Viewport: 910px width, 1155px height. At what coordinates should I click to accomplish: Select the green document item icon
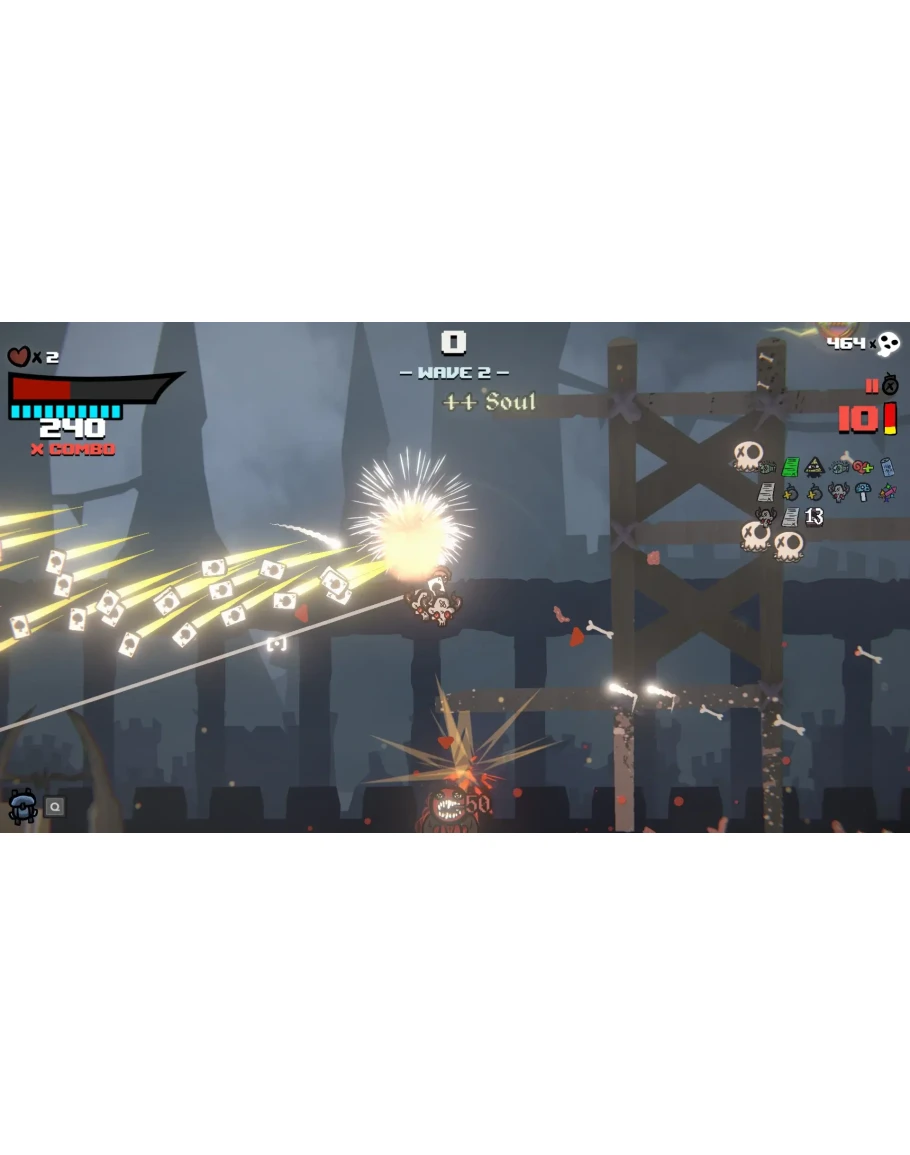[790, 467]
